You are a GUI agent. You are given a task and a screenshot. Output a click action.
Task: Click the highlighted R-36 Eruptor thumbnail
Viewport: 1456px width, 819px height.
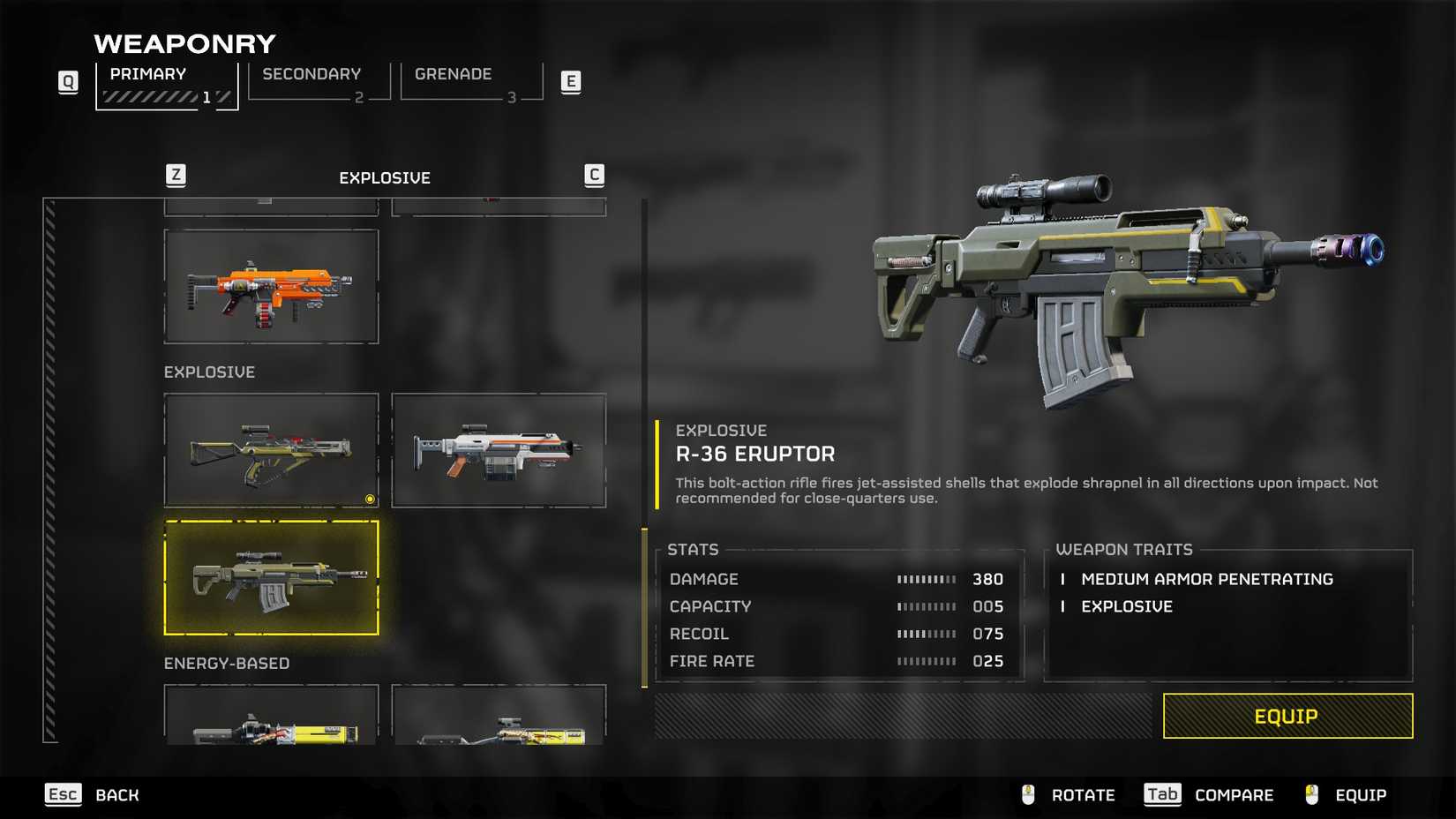271,578
